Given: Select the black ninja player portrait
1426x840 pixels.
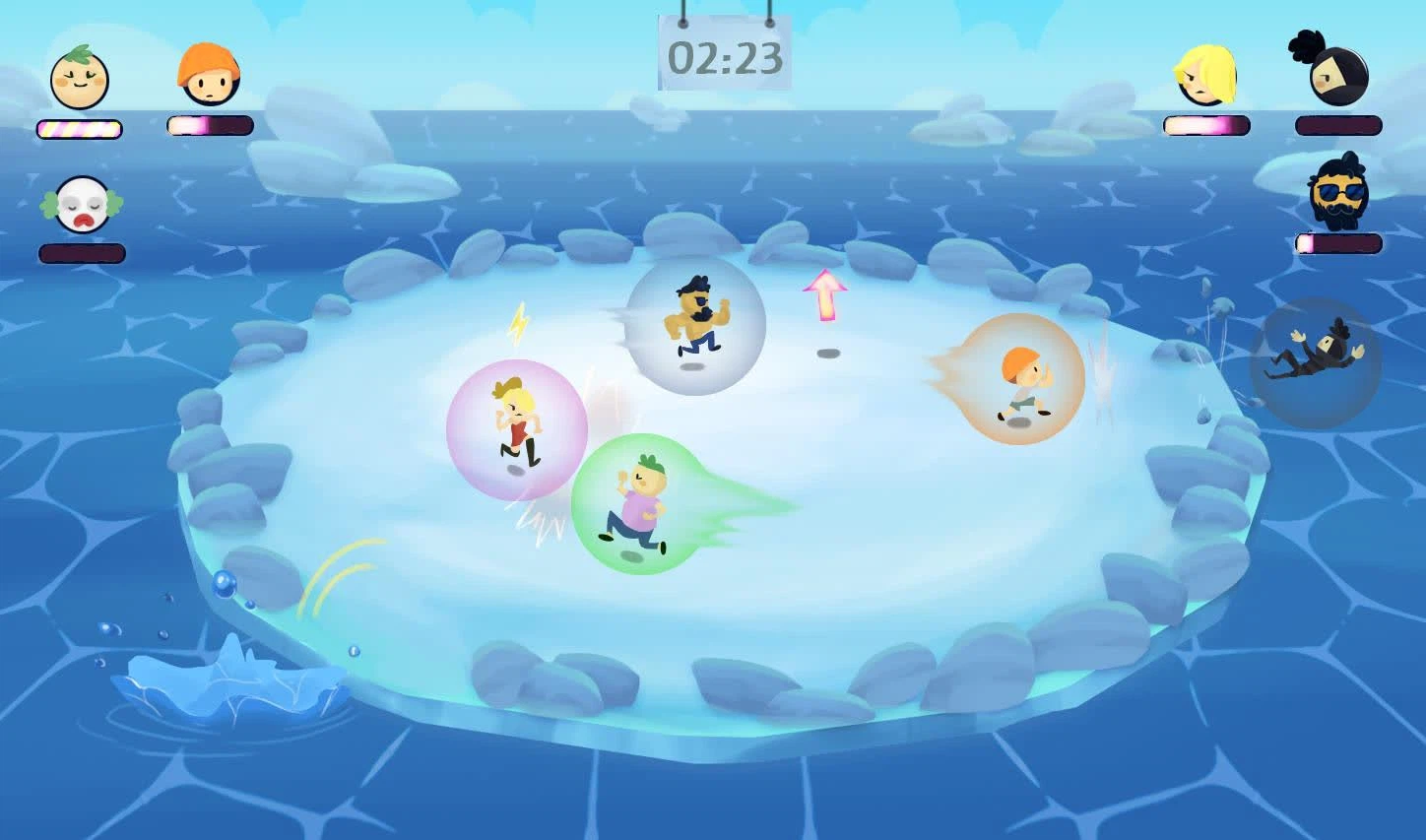Looking at the screenshot, I should pos(1336,72).
